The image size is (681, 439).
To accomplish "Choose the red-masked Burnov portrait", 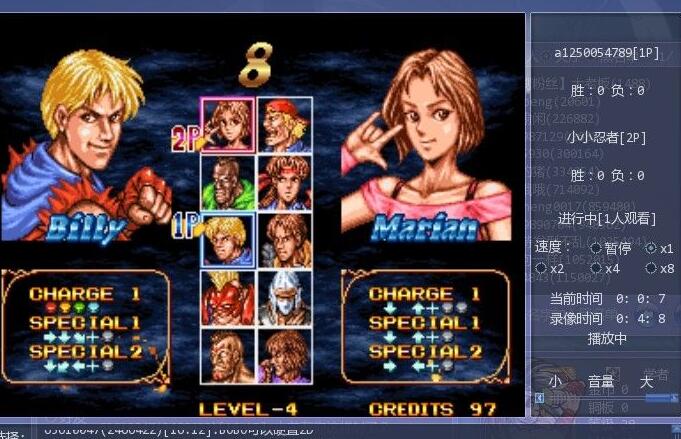I will (x=227, y=297).
